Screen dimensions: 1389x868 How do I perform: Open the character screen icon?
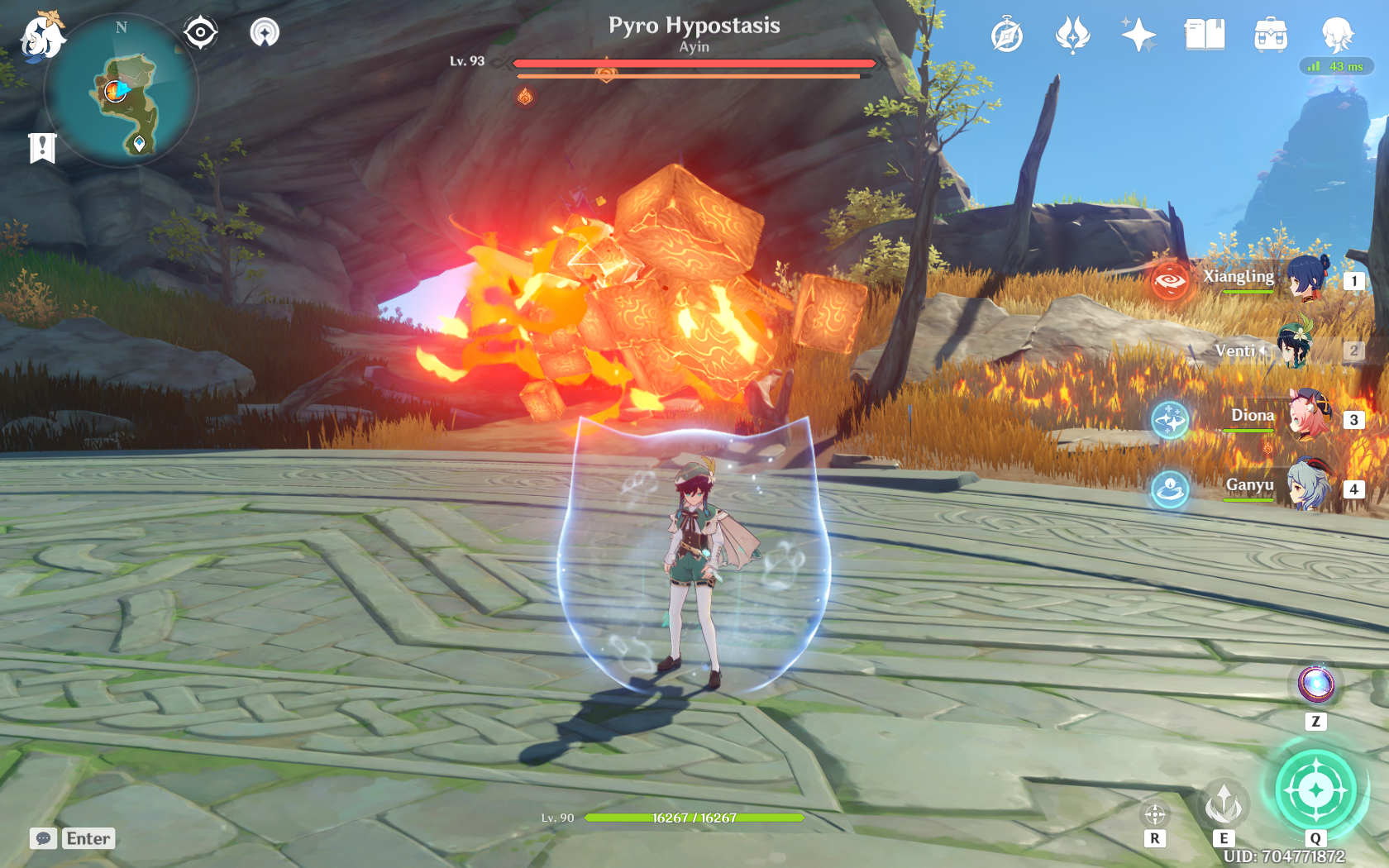coord(1336,36)
